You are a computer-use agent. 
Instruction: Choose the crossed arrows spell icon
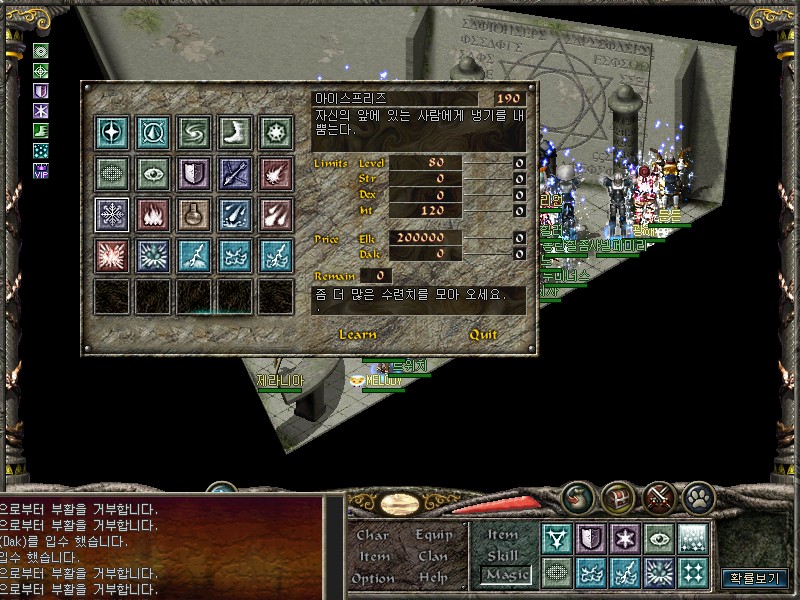click(235, 173)
